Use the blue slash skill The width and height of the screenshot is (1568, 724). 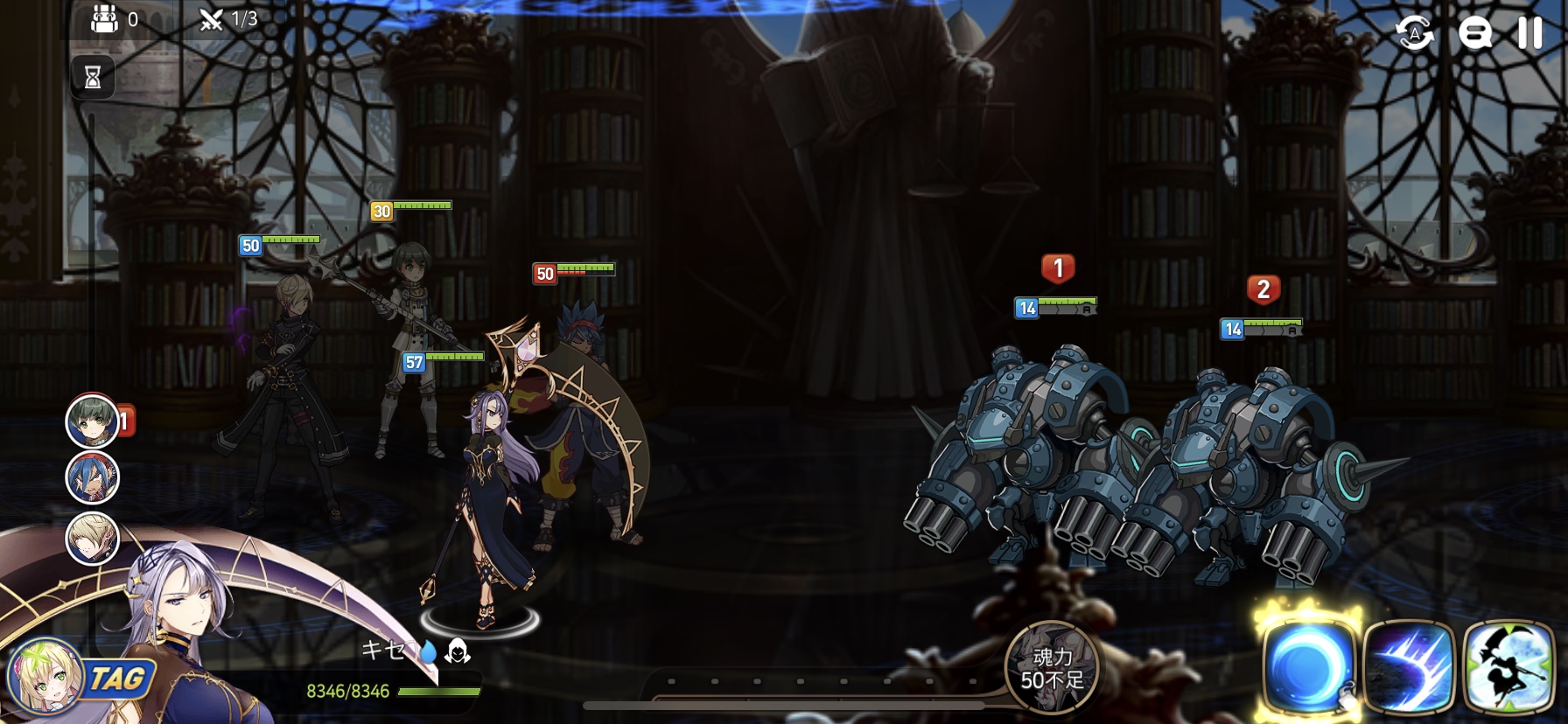(x=1409, y=666)
